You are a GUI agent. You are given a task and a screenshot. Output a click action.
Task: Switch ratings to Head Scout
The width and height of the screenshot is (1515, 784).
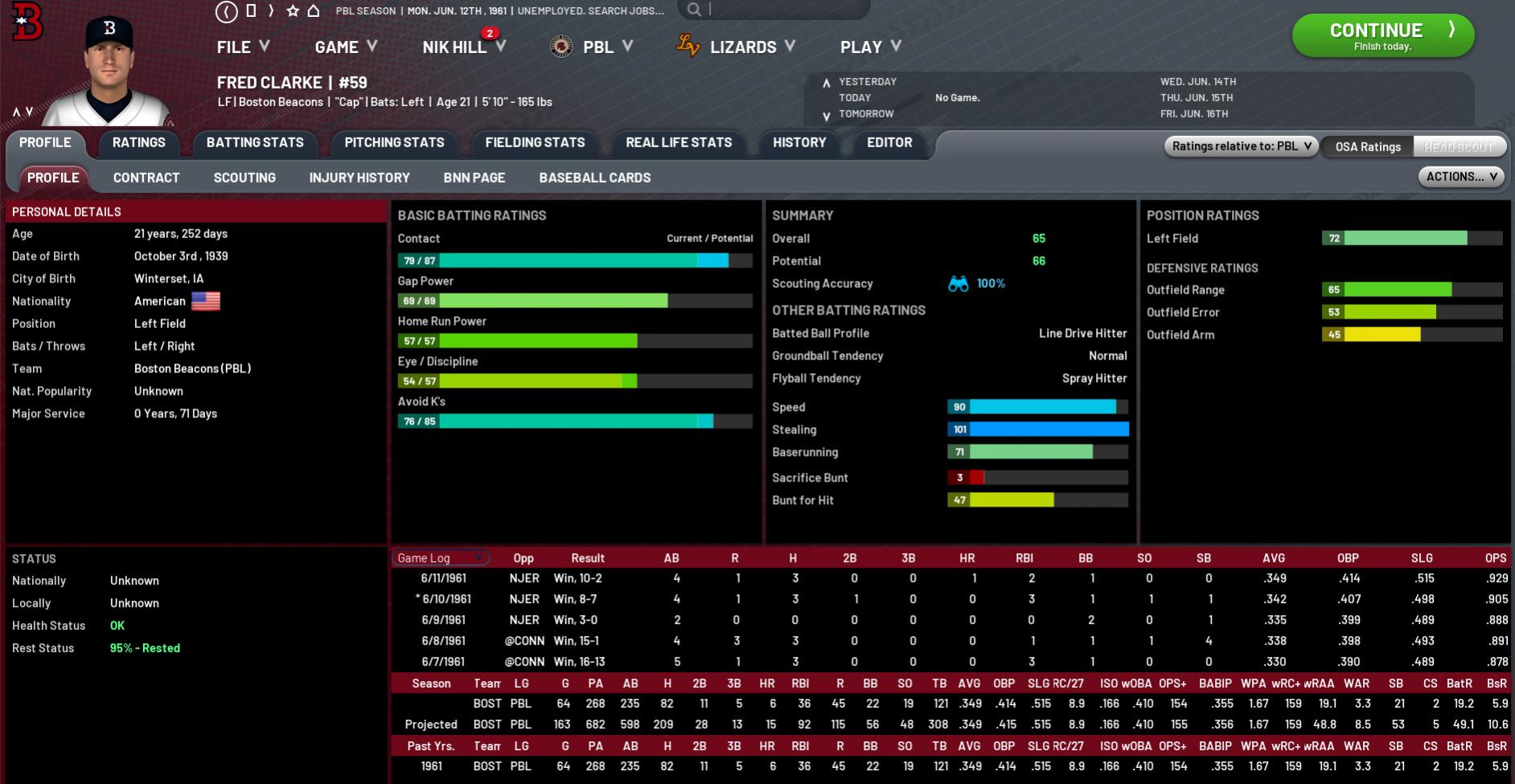click(x=1459, y=146)
